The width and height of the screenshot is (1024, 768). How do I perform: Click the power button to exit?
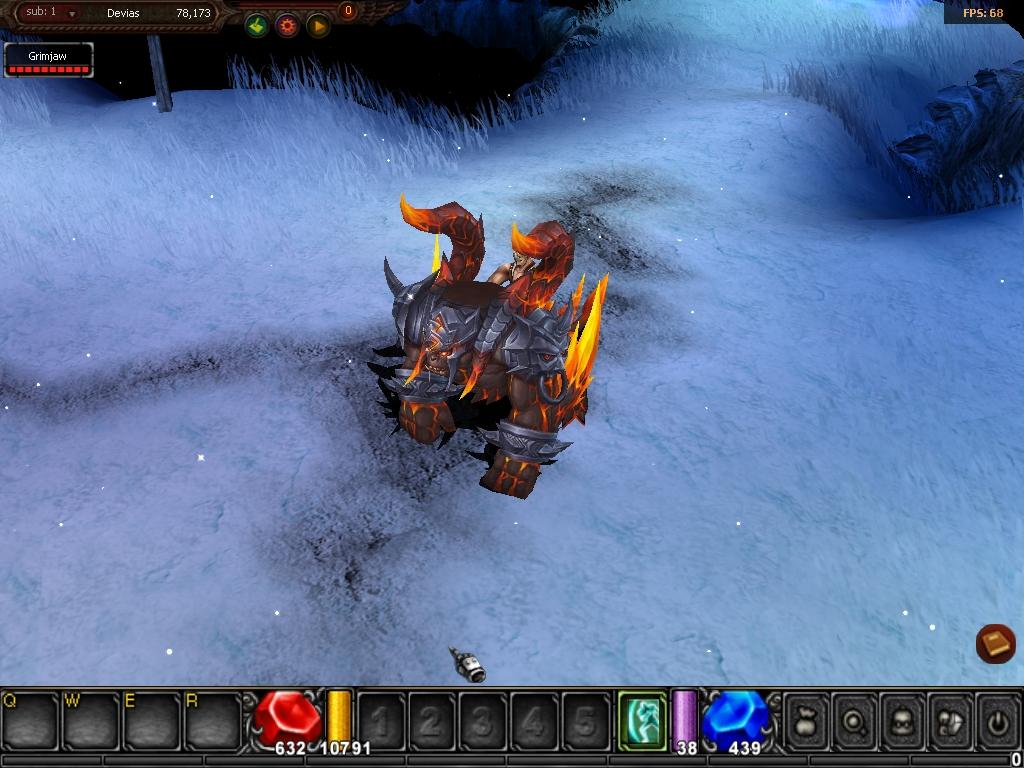[x=997, y=718]
